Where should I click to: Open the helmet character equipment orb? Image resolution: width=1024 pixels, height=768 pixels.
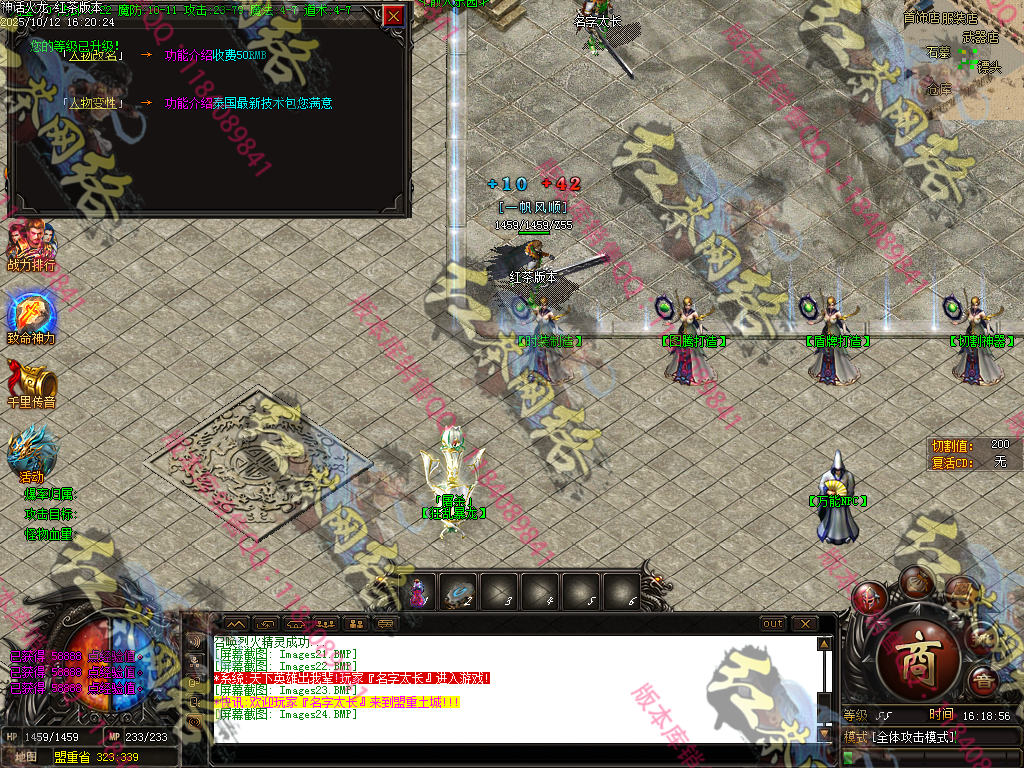click(868, 598)
